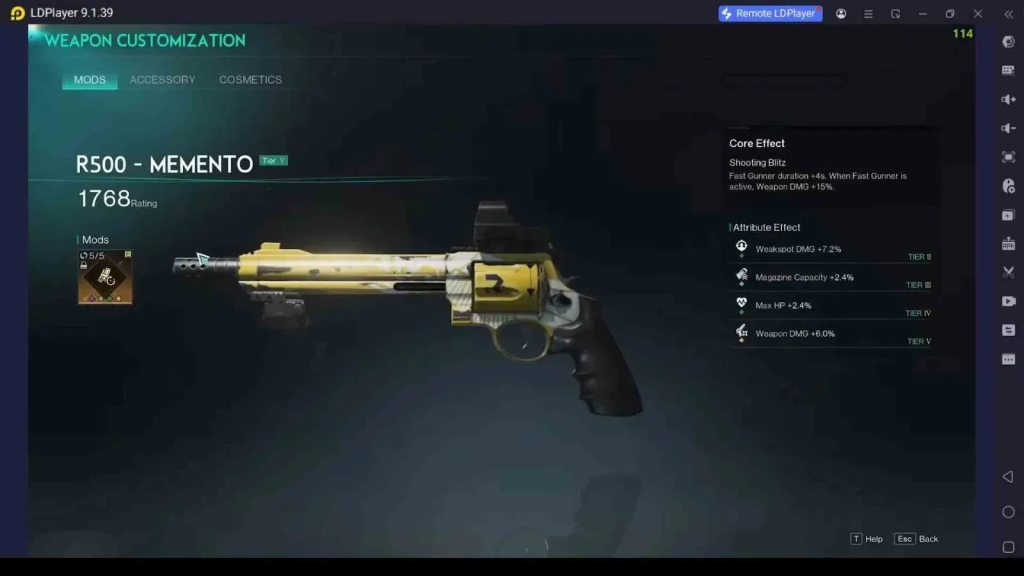The width and height of the screenshot is (1024, 576).
Task: Select the equipped mod slot thumbnail
Action: point(105,277)
